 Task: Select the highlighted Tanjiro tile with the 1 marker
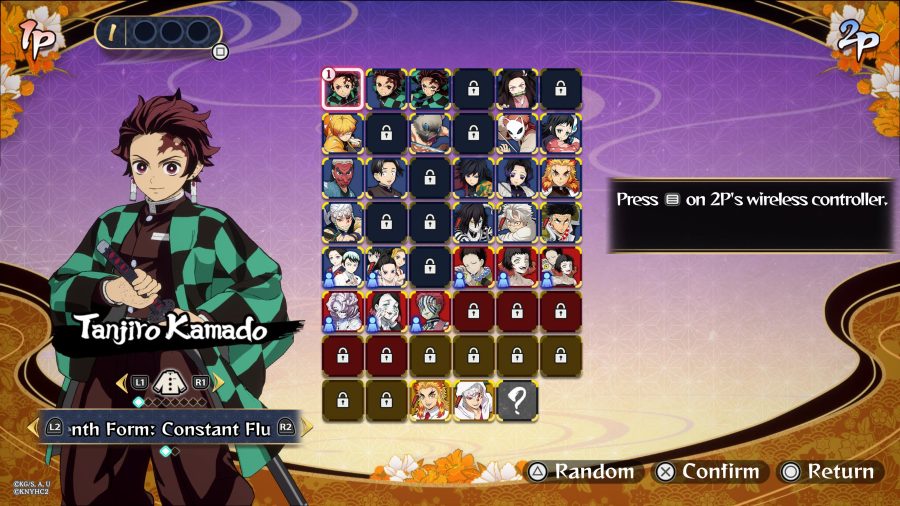point(342,88)
